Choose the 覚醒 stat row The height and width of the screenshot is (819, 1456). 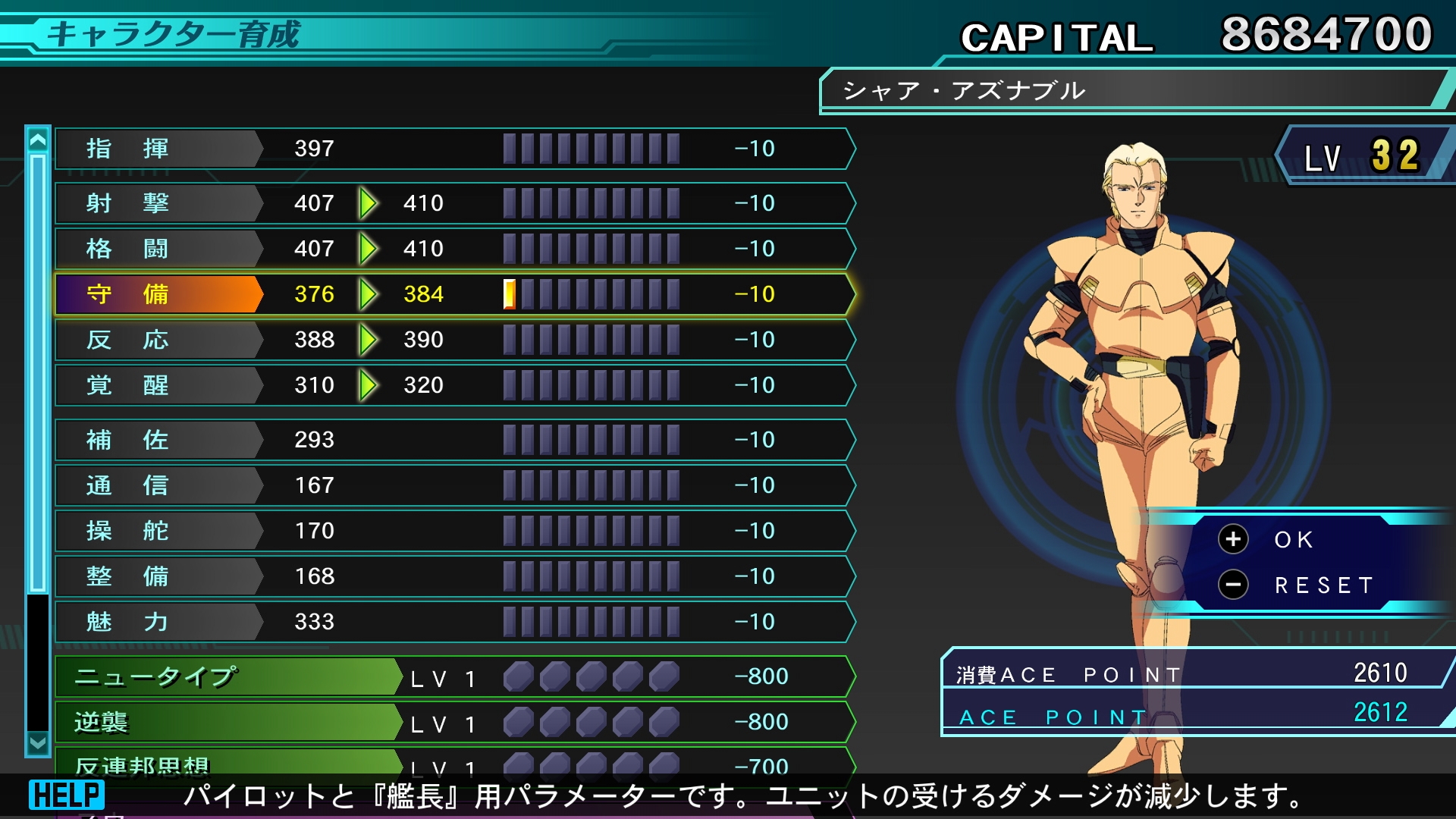455,385
